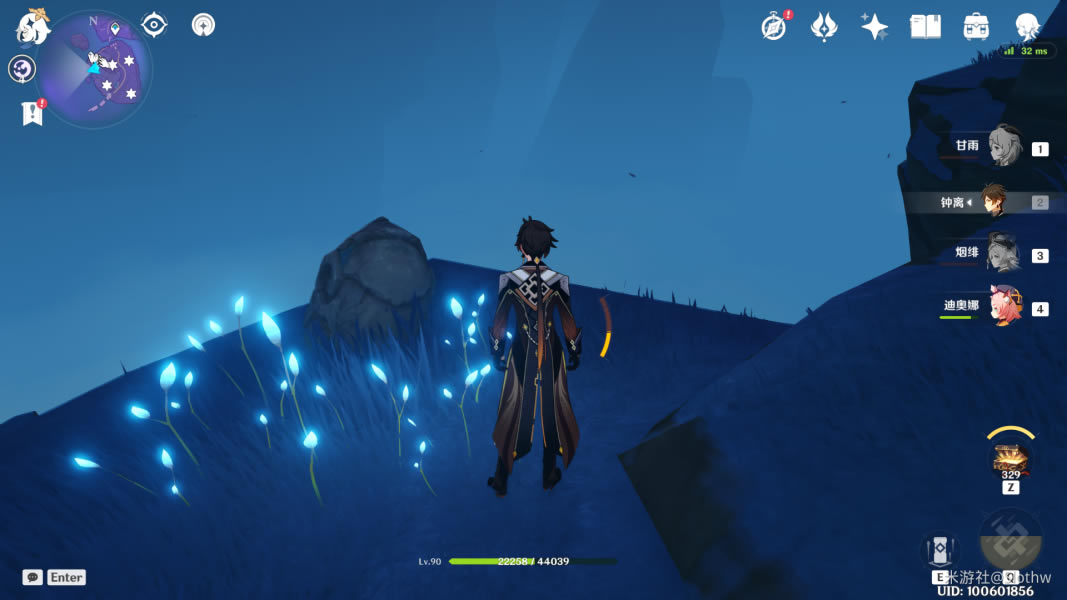Open the character screen icon
1067x600 pixels.
1027,27
